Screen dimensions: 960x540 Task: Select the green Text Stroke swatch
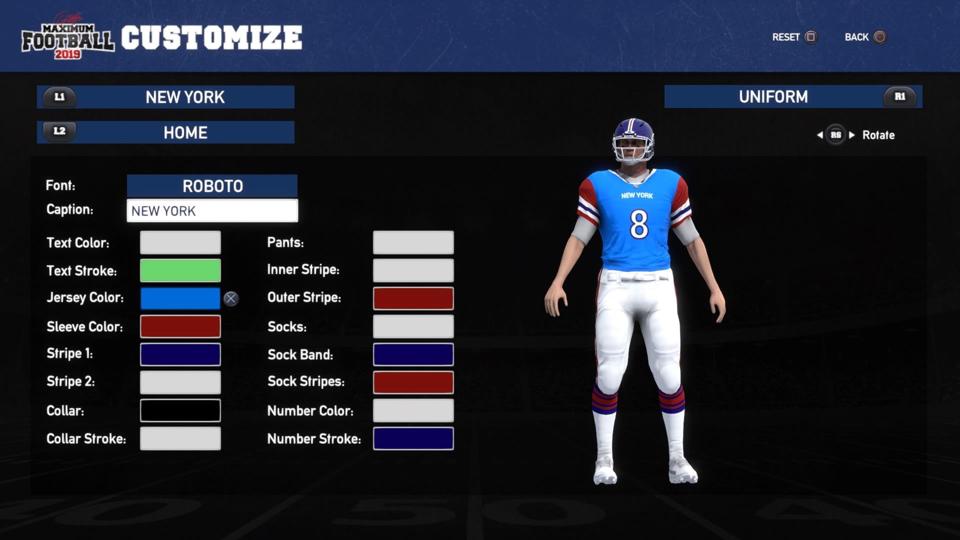tap(180, 271)
